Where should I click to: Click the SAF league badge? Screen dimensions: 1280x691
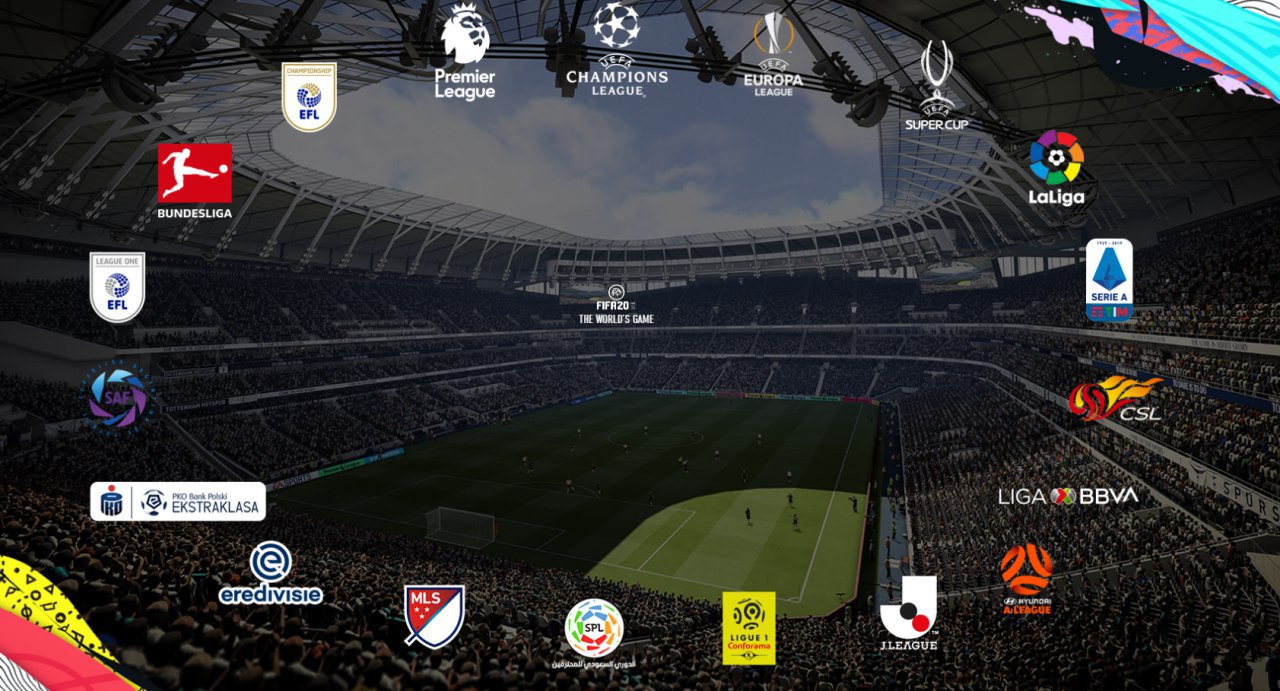(118, 397)
